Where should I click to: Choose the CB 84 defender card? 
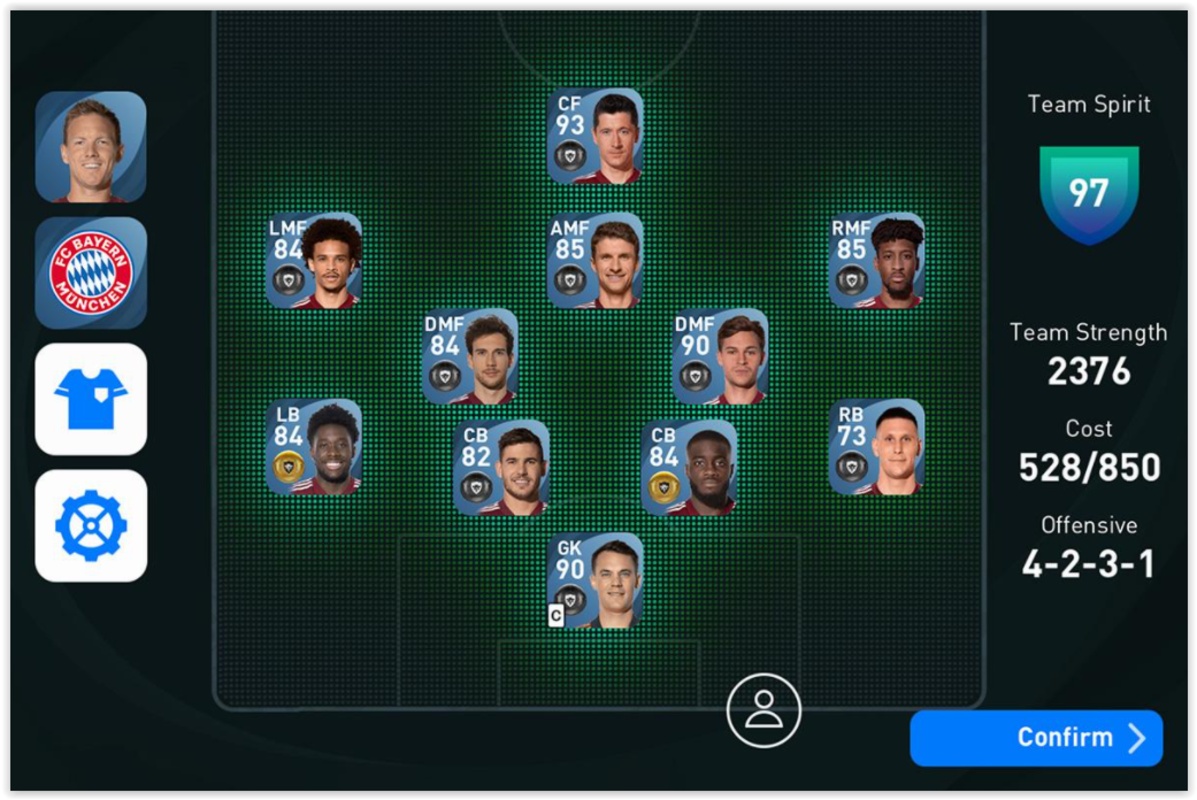pyautogui.click(x=689, y=467)
